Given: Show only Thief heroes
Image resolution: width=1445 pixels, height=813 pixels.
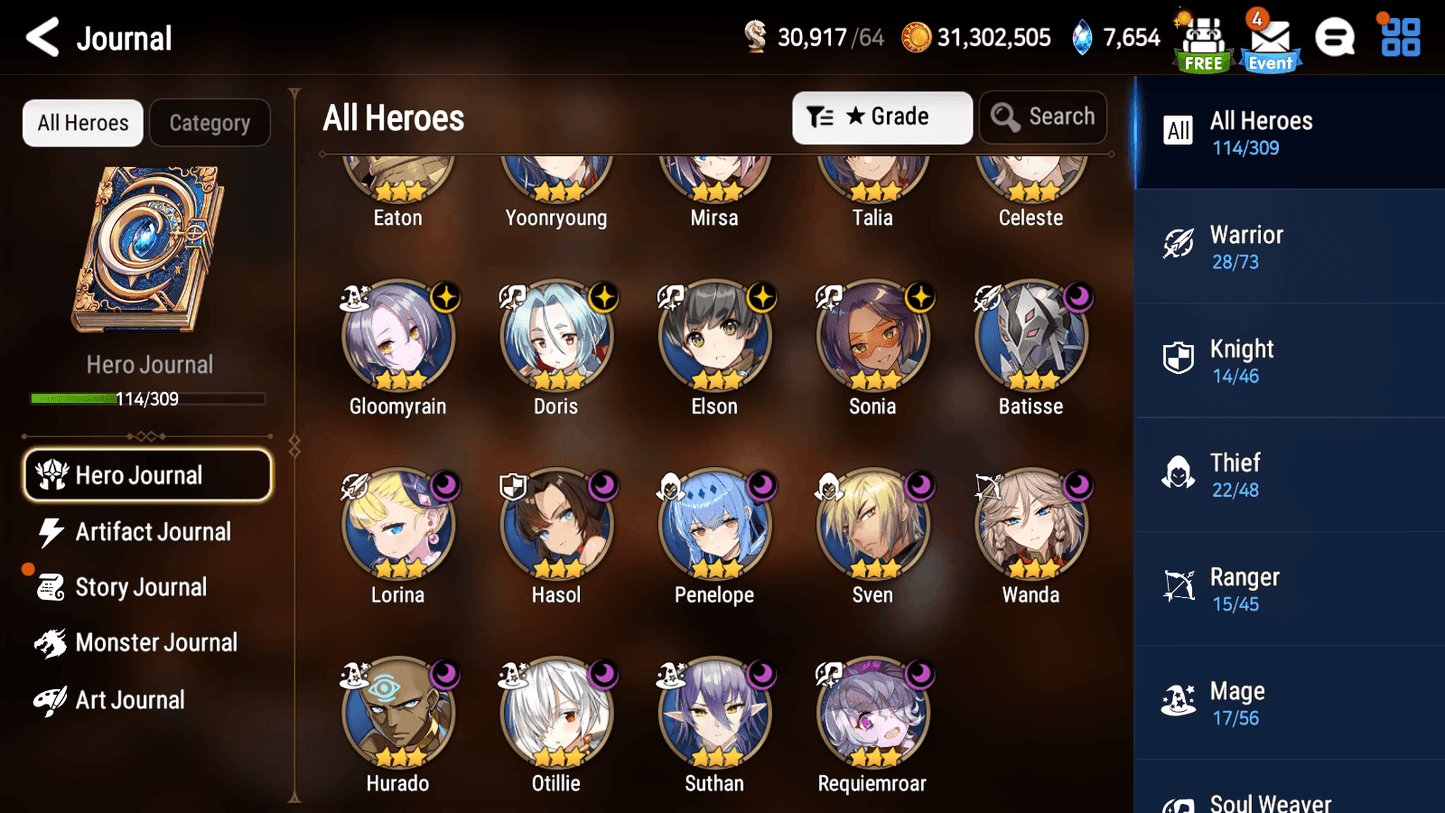Looking at the screenshot, I should (x=1288, y=475).
